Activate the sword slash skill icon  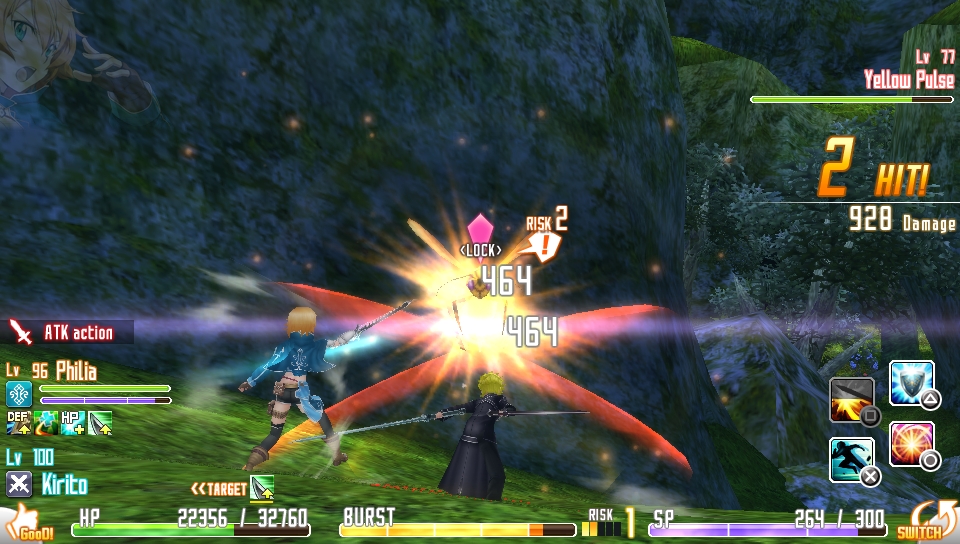tap(851, 399)
